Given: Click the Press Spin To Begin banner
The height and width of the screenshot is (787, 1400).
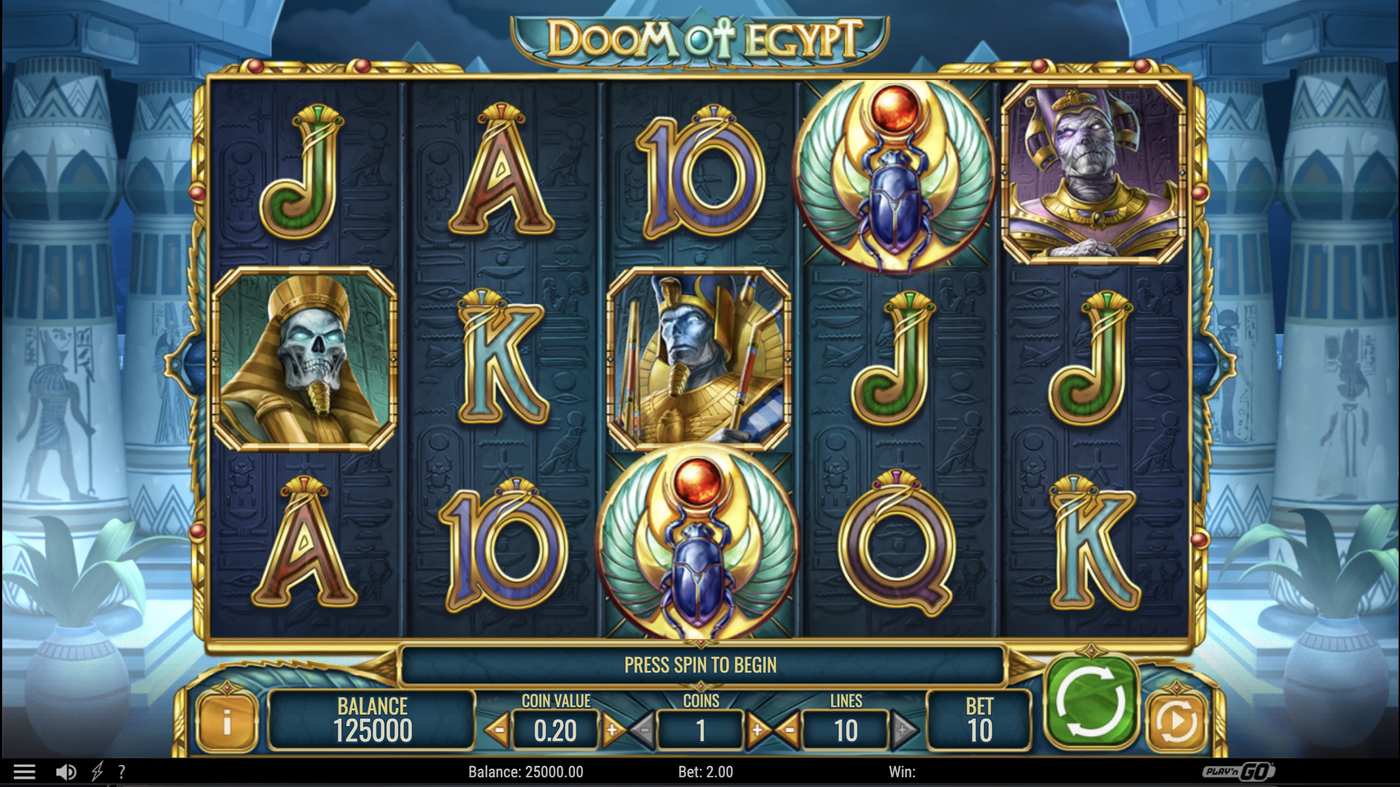Looking at the screenshot, I should [x=700, y=663].
